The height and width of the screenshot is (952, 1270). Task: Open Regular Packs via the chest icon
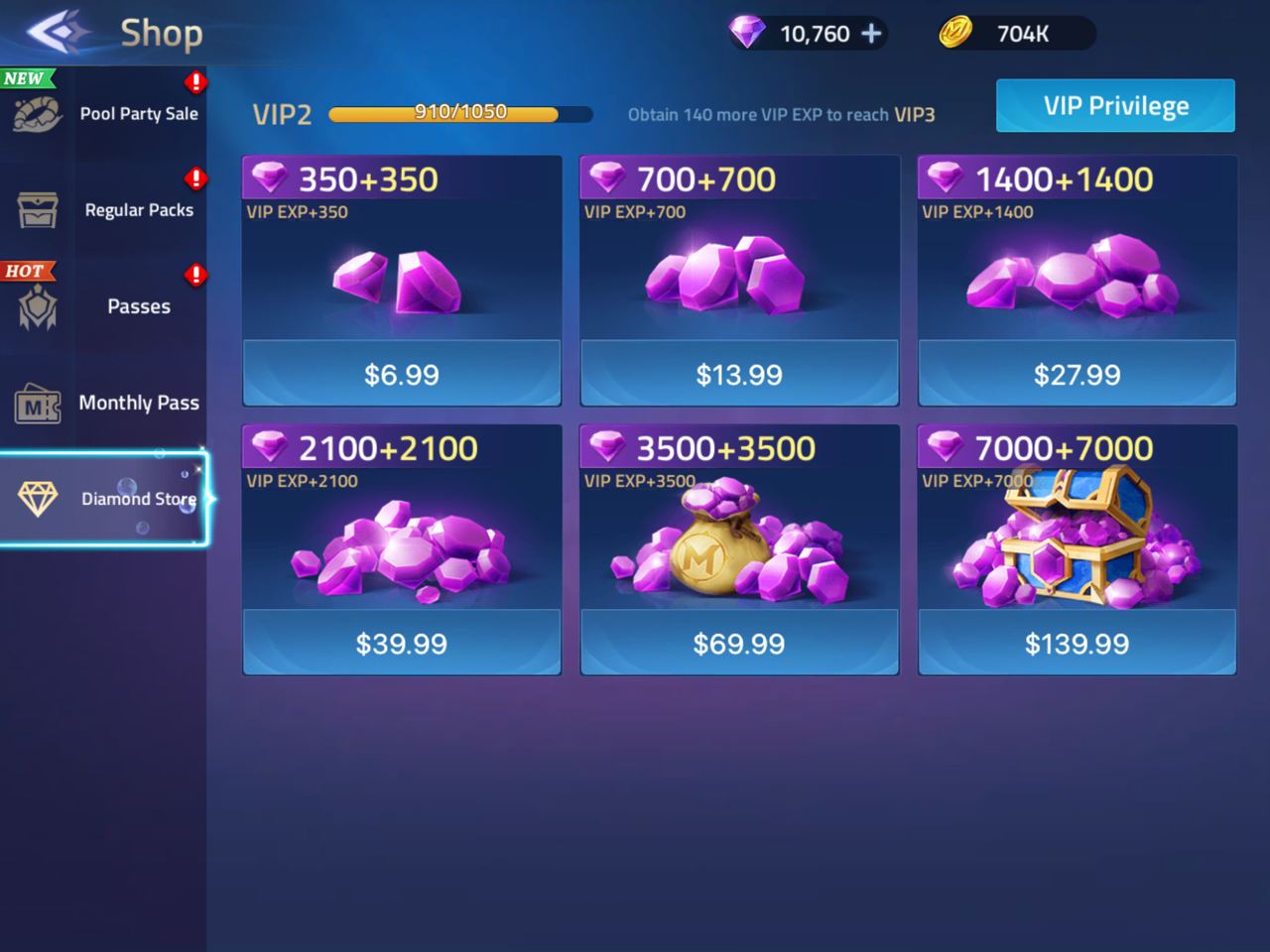[x=37, y=212]
